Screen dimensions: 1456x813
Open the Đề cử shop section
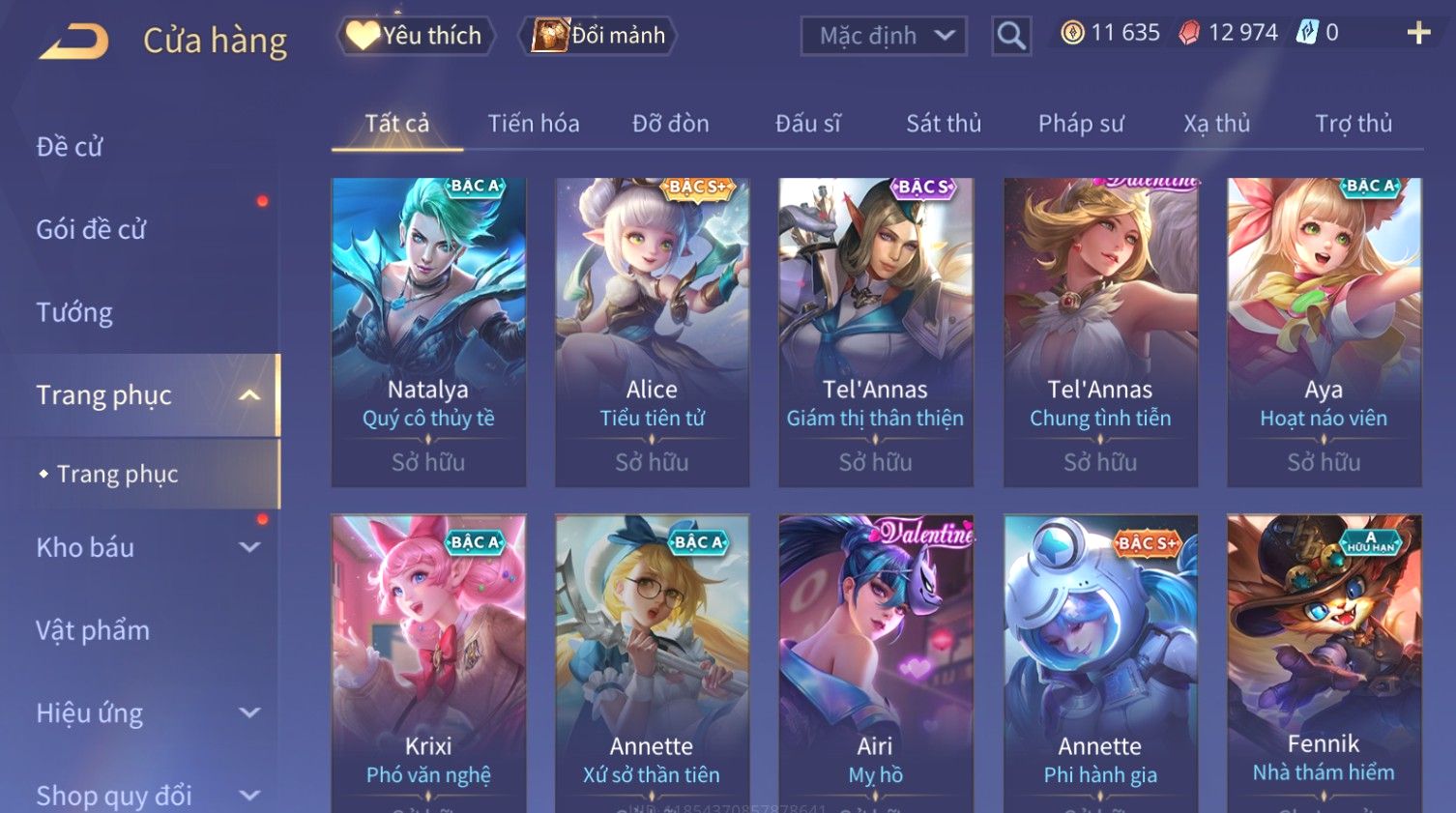[x=70, y=147]
